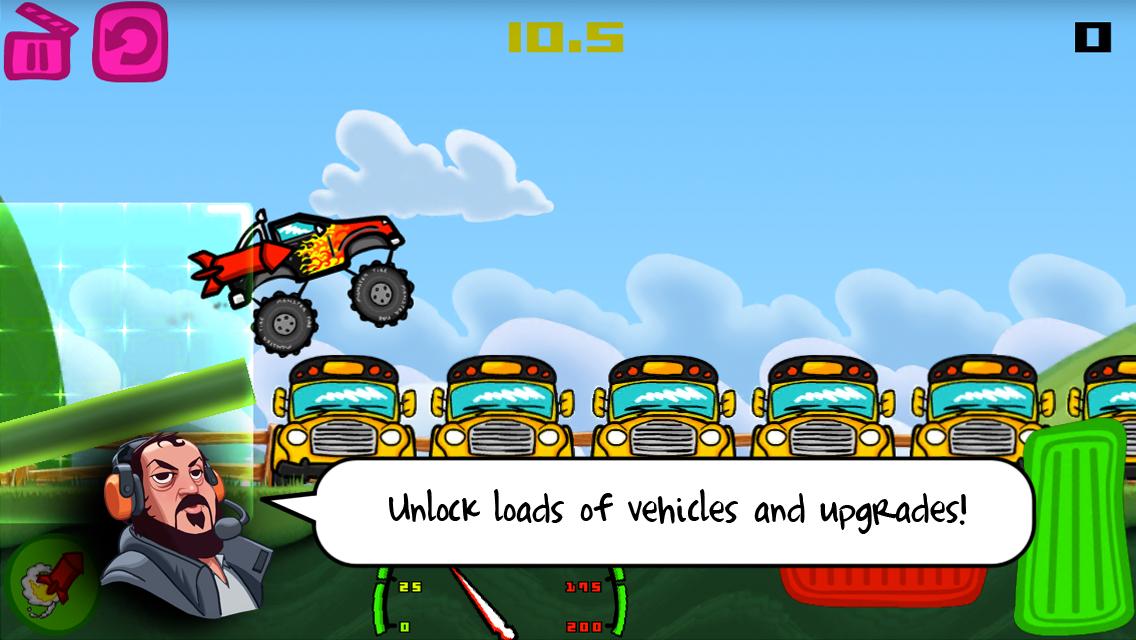Restart the level with the pink arrow button
Image resolution: width=1136 pixels, height=640 pixels.
click(x=130, y=42)
